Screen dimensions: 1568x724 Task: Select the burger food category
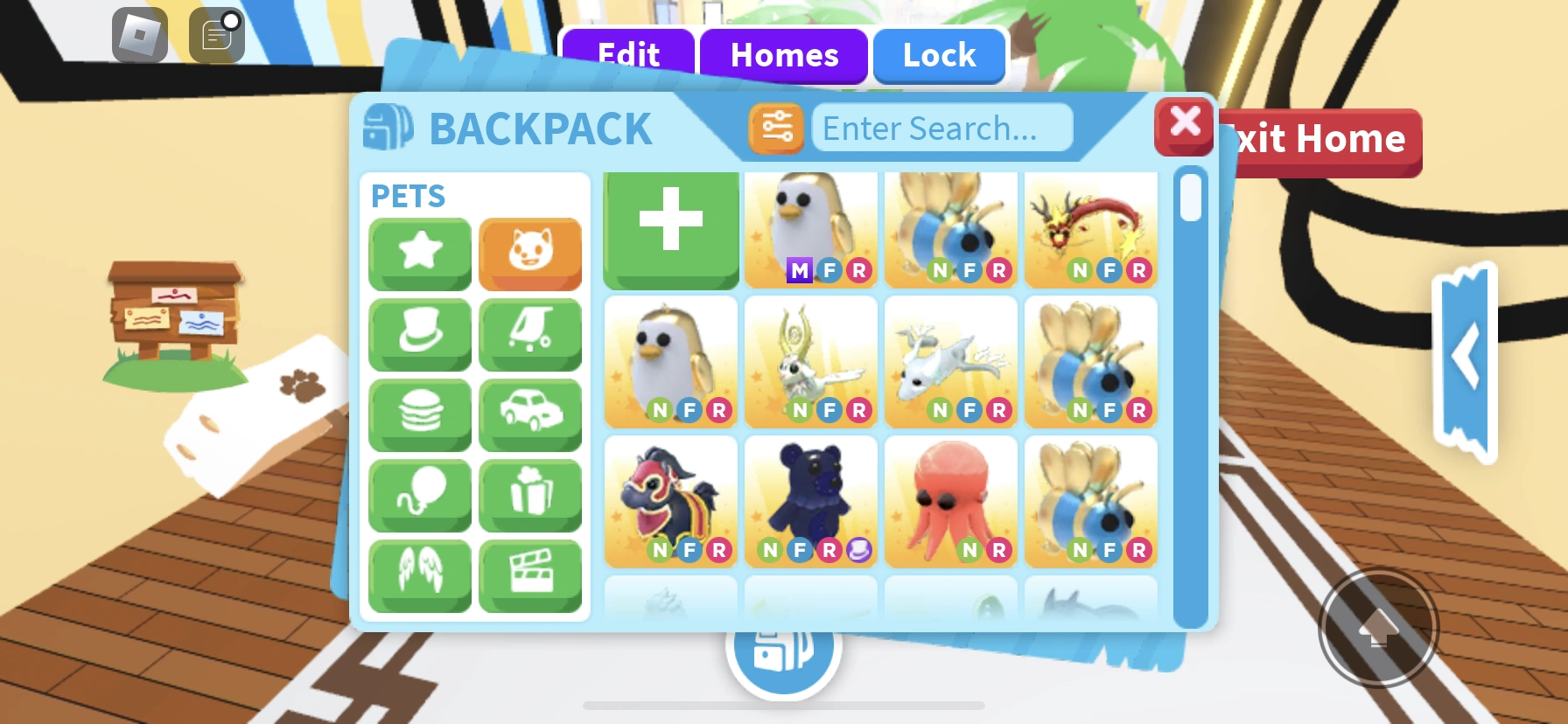418,414
